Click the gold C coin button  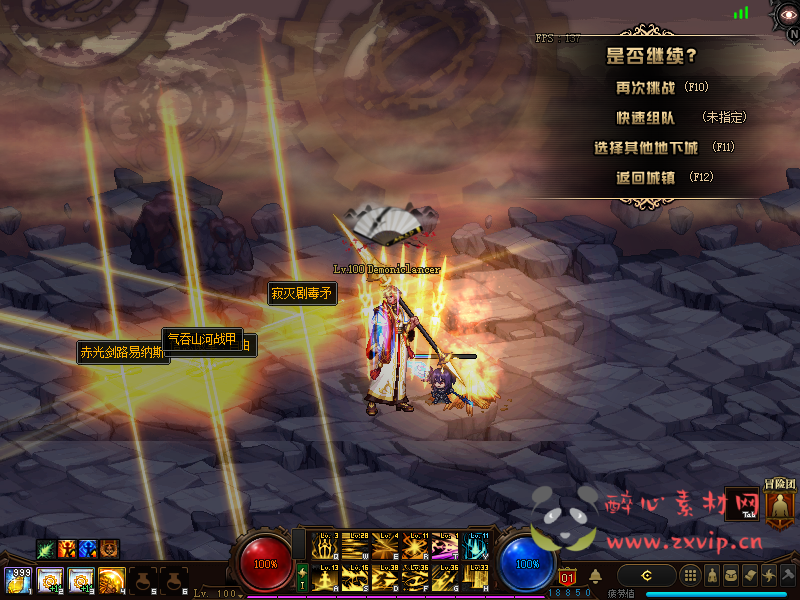[x=647, y=576]
